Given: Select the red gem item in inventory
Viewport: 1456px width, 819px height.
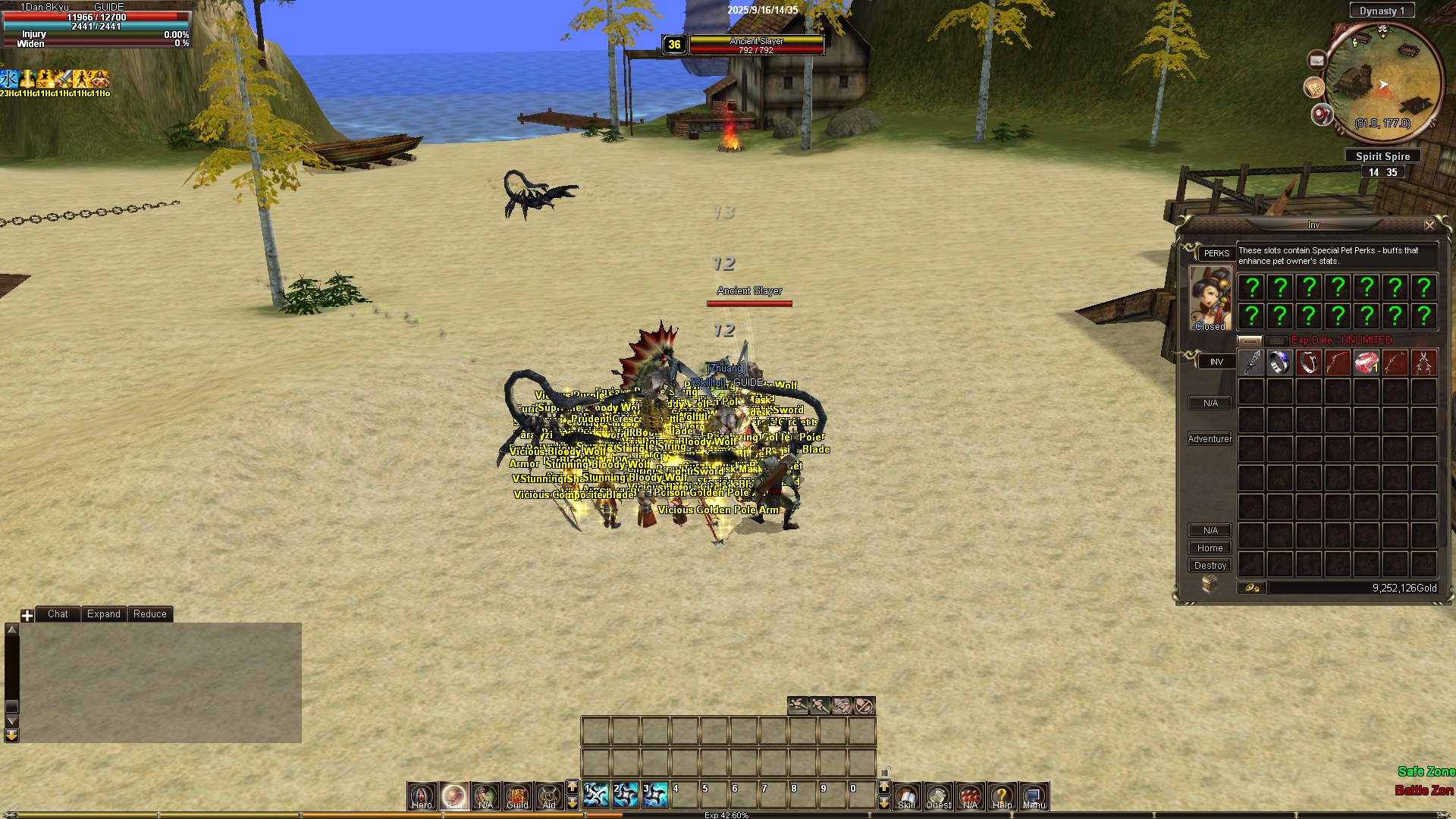Looking at the screenshot, I should (x=1366, y=362).
